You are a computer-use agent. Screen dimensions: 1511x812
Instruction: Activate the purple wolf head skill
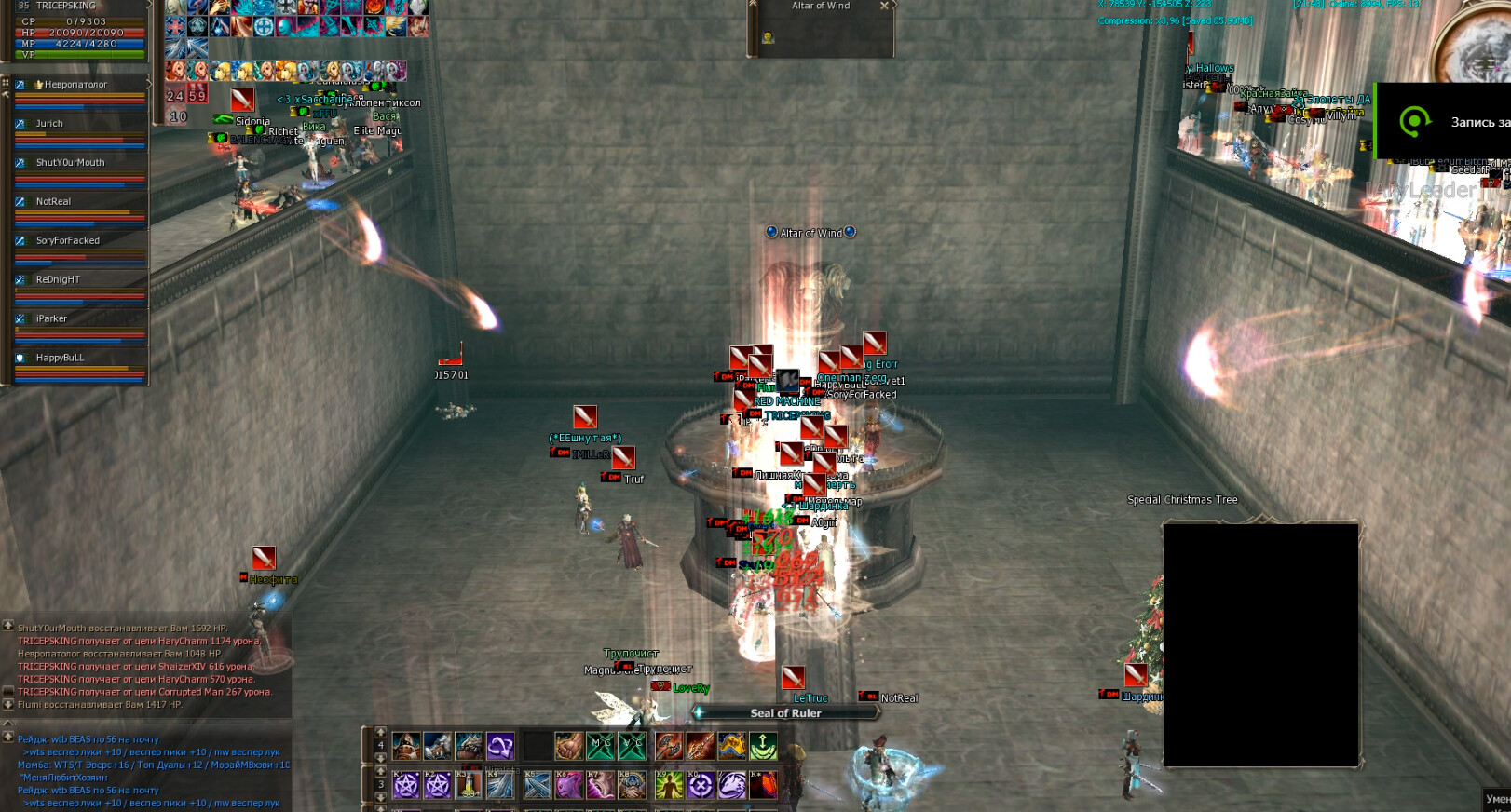point(731,785)
